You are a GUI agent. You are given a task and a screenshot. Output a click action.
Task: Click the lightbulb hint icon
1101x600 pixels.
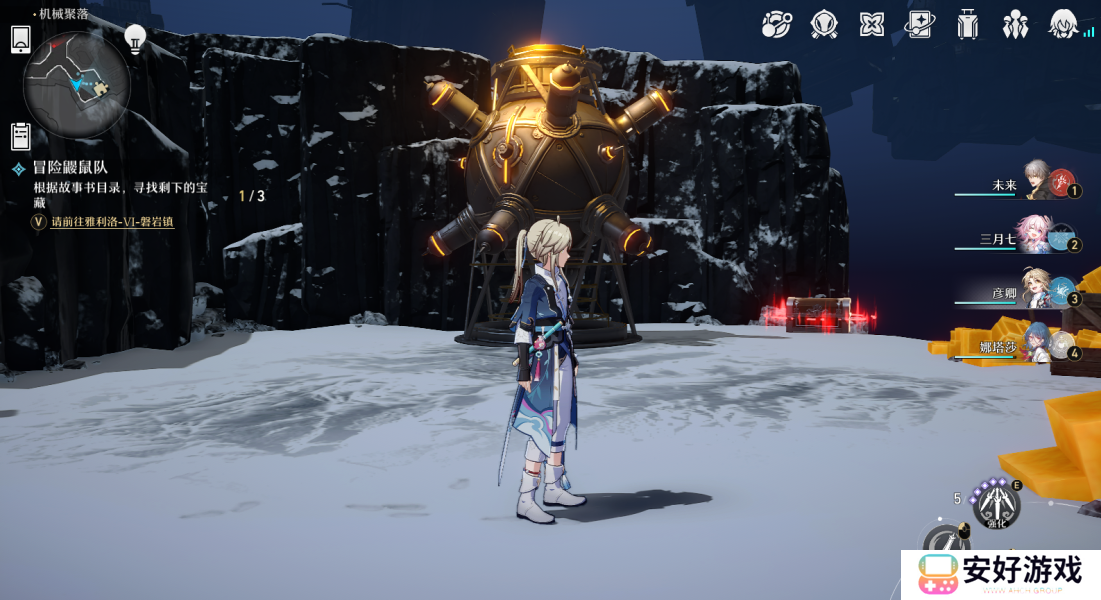click(x=135, y=39)
